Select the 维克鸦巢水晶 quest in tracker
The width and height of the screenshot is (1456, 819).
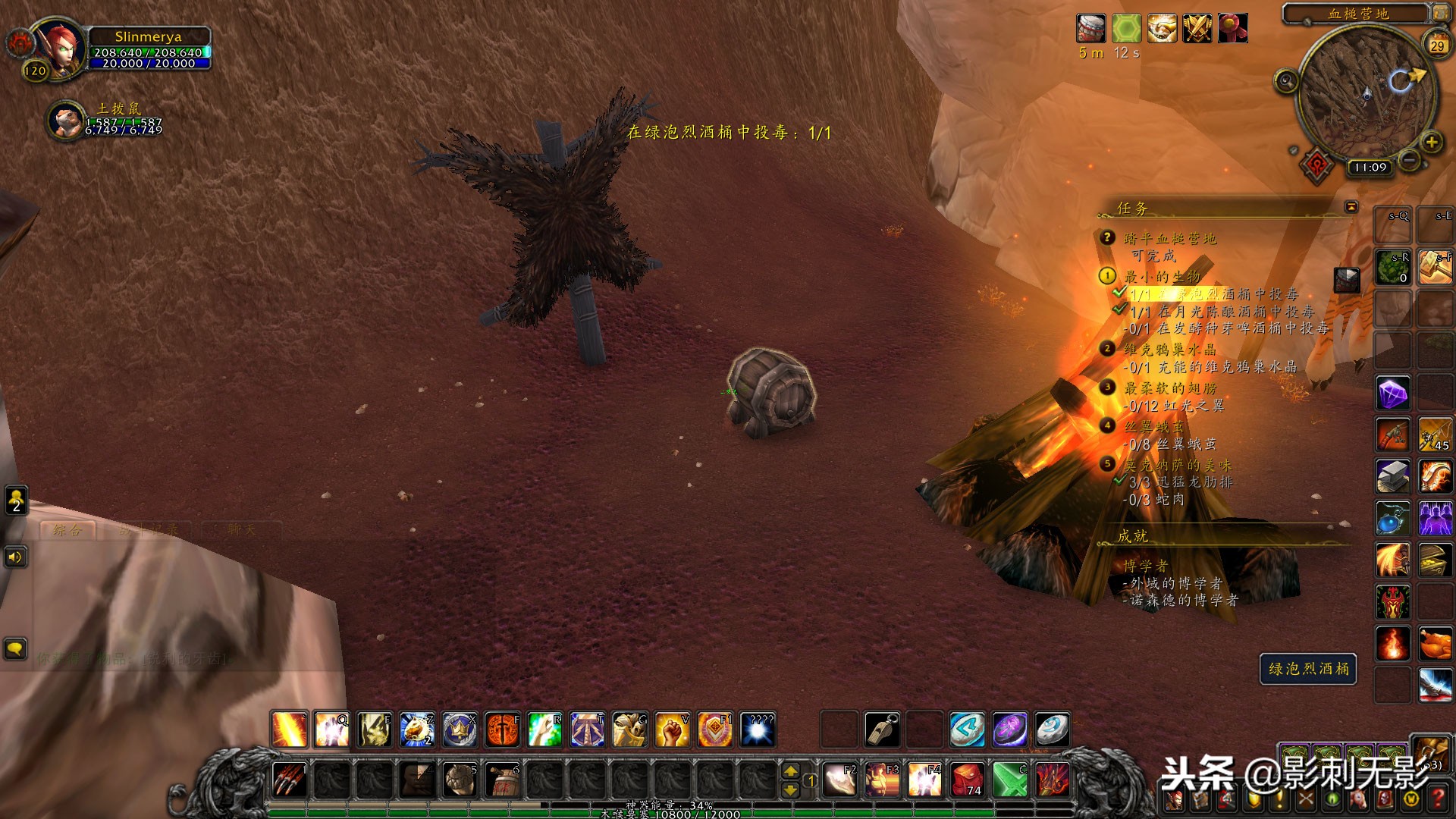(x=1169, y=349)
